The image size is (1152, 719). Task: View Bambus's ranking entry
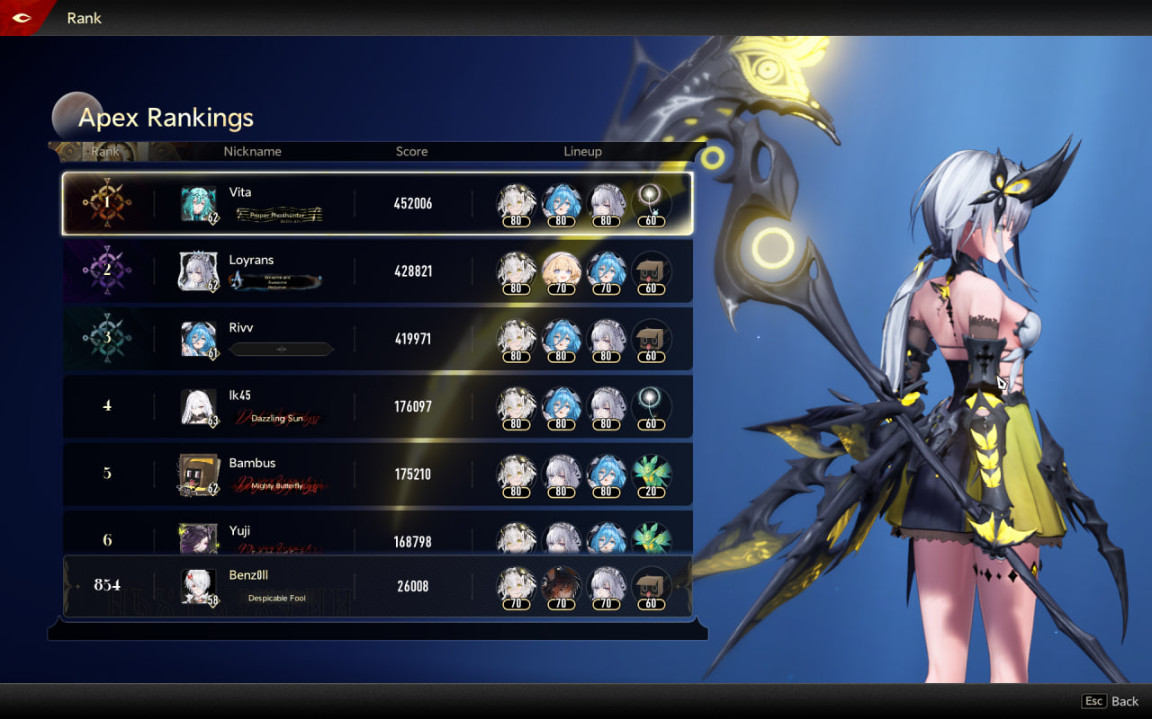click(377, 474)
